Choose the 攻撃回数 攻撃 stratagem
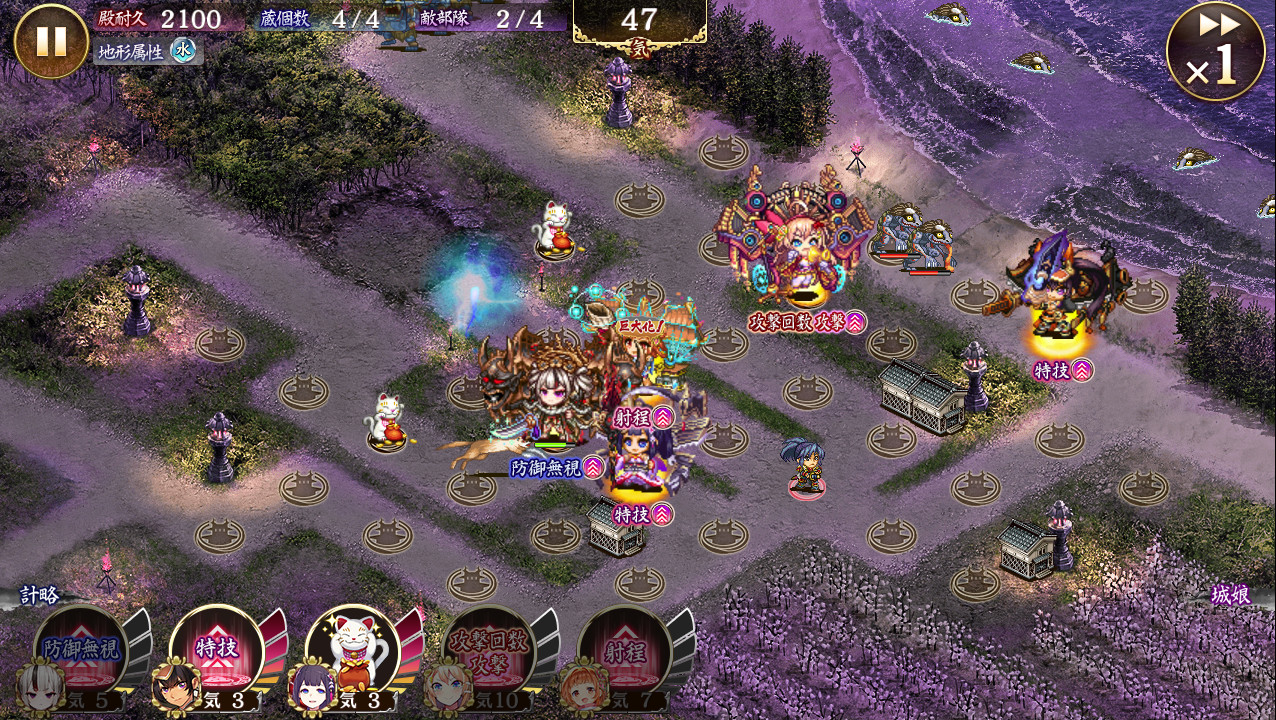The width and height of the screenshot is (1276, 720). (488, 652)
